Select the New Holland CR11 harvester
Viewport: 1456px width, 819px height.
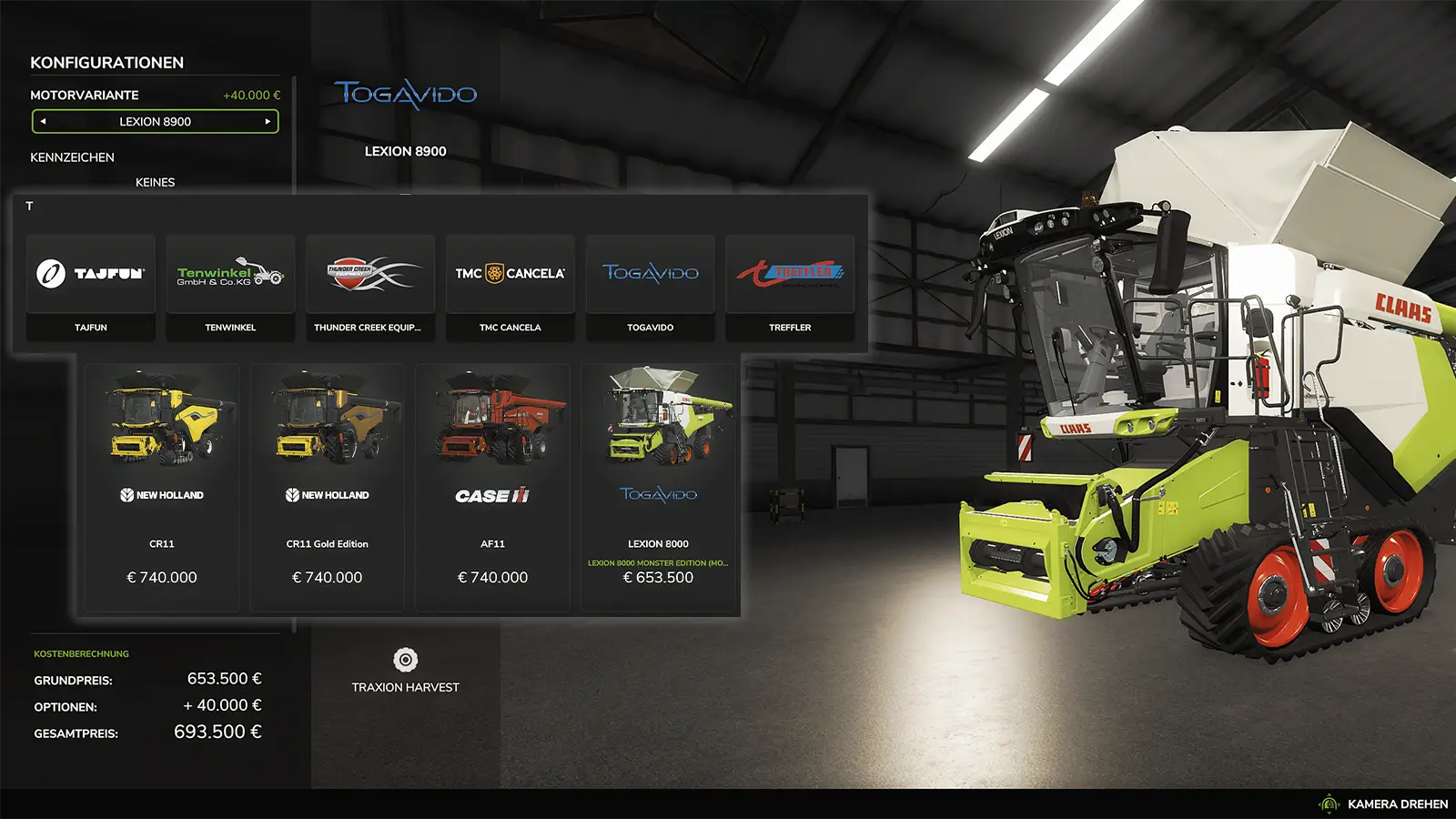click(162, 487)
